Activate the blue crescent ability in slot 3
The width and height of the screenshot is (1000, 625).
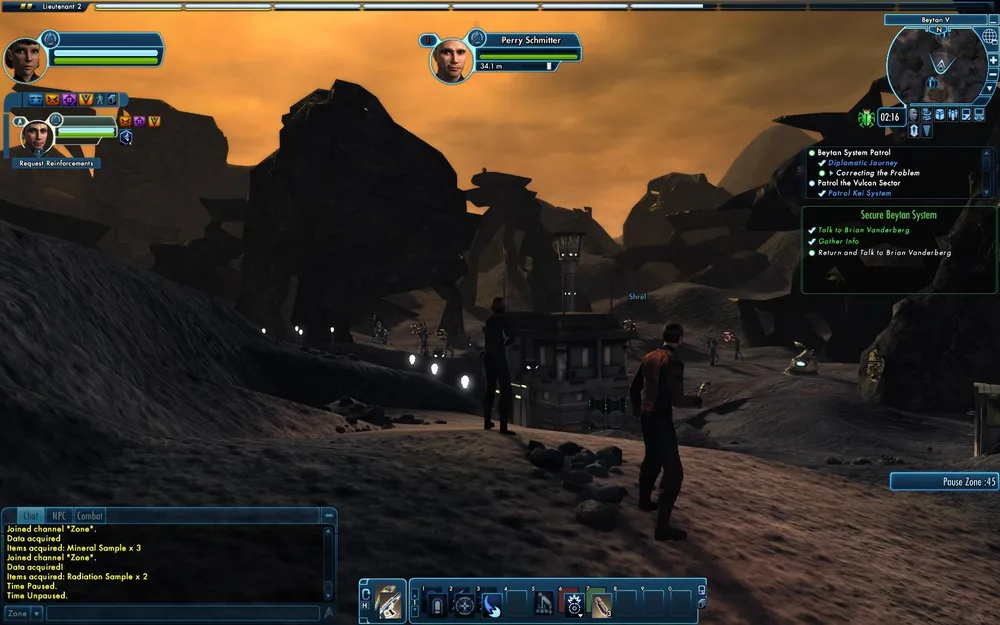[491, 604]
